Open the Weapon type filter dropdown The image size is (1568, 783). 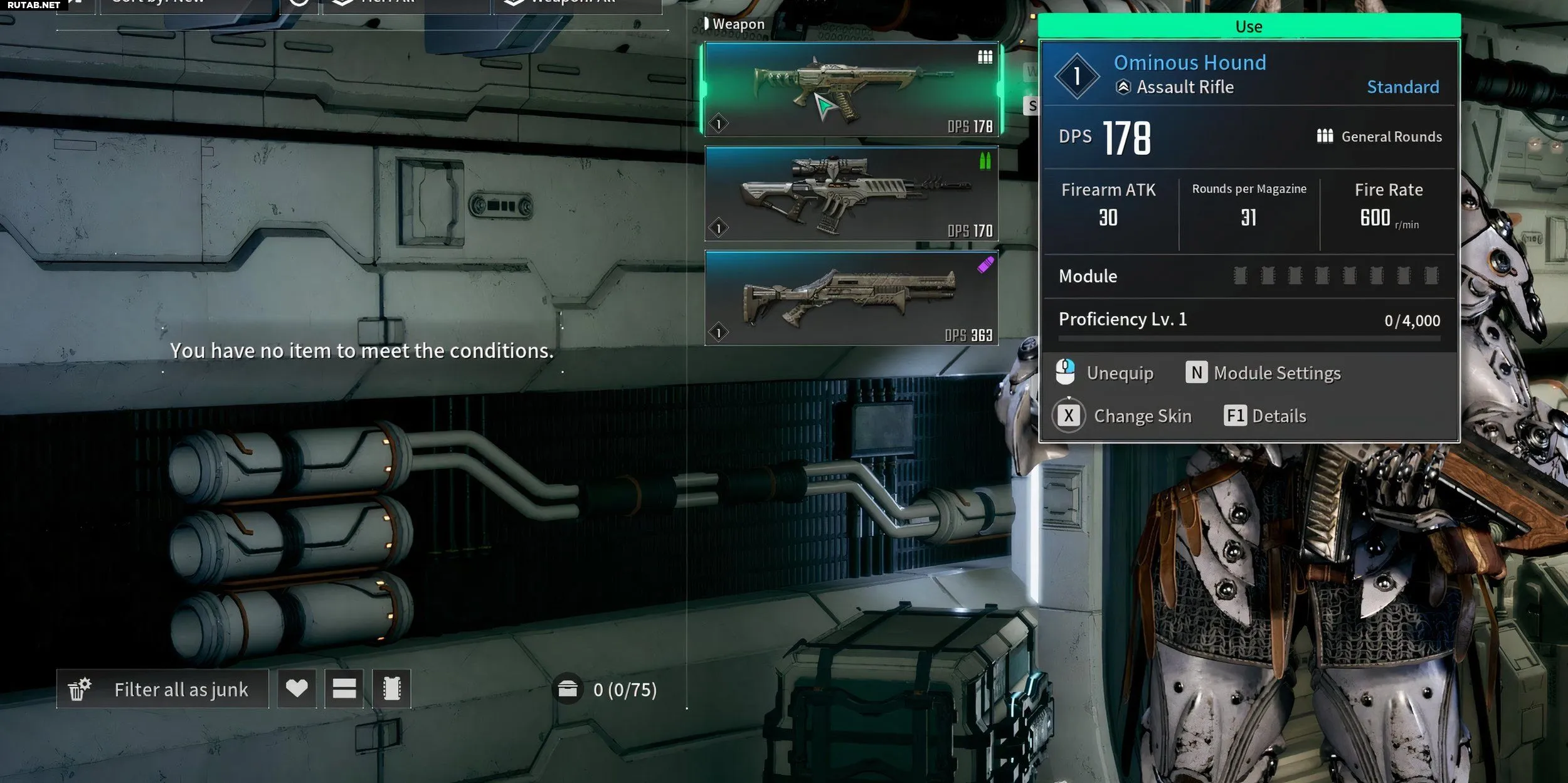tap(577, 5)
